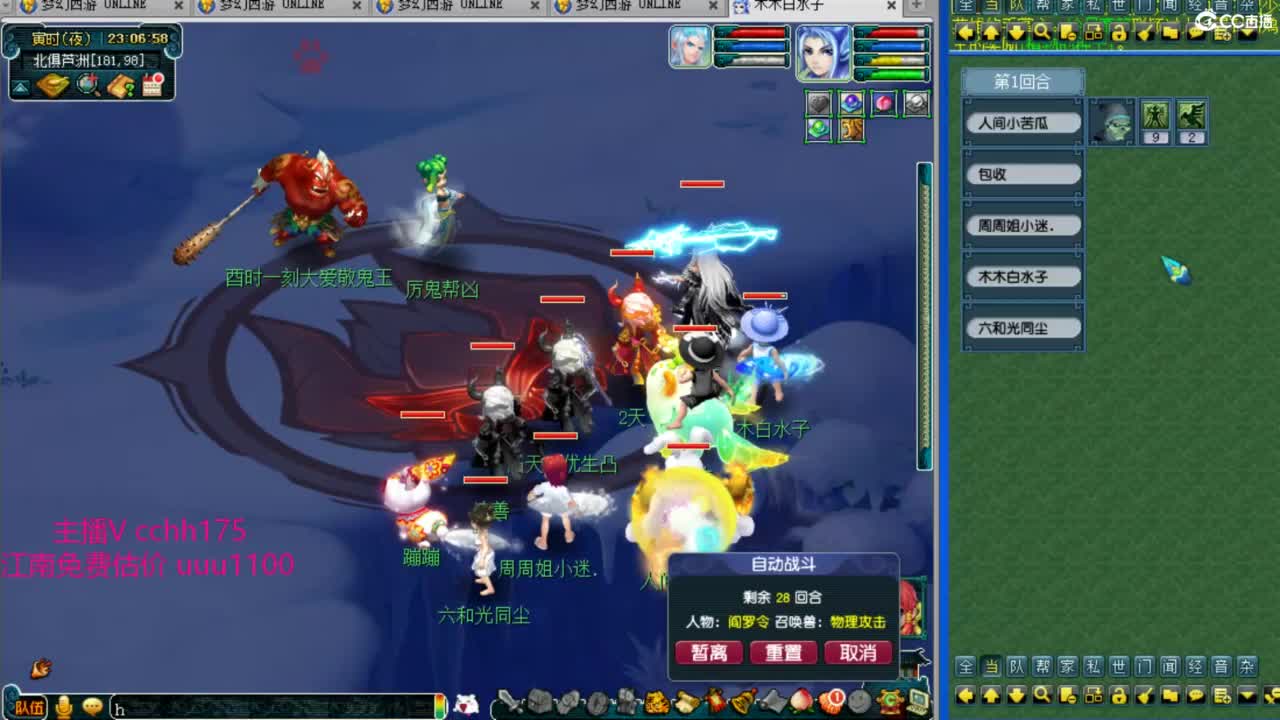Select the sword attack icon on the action bar
Screen dimensions: 1280x720
tap(508, 702)
